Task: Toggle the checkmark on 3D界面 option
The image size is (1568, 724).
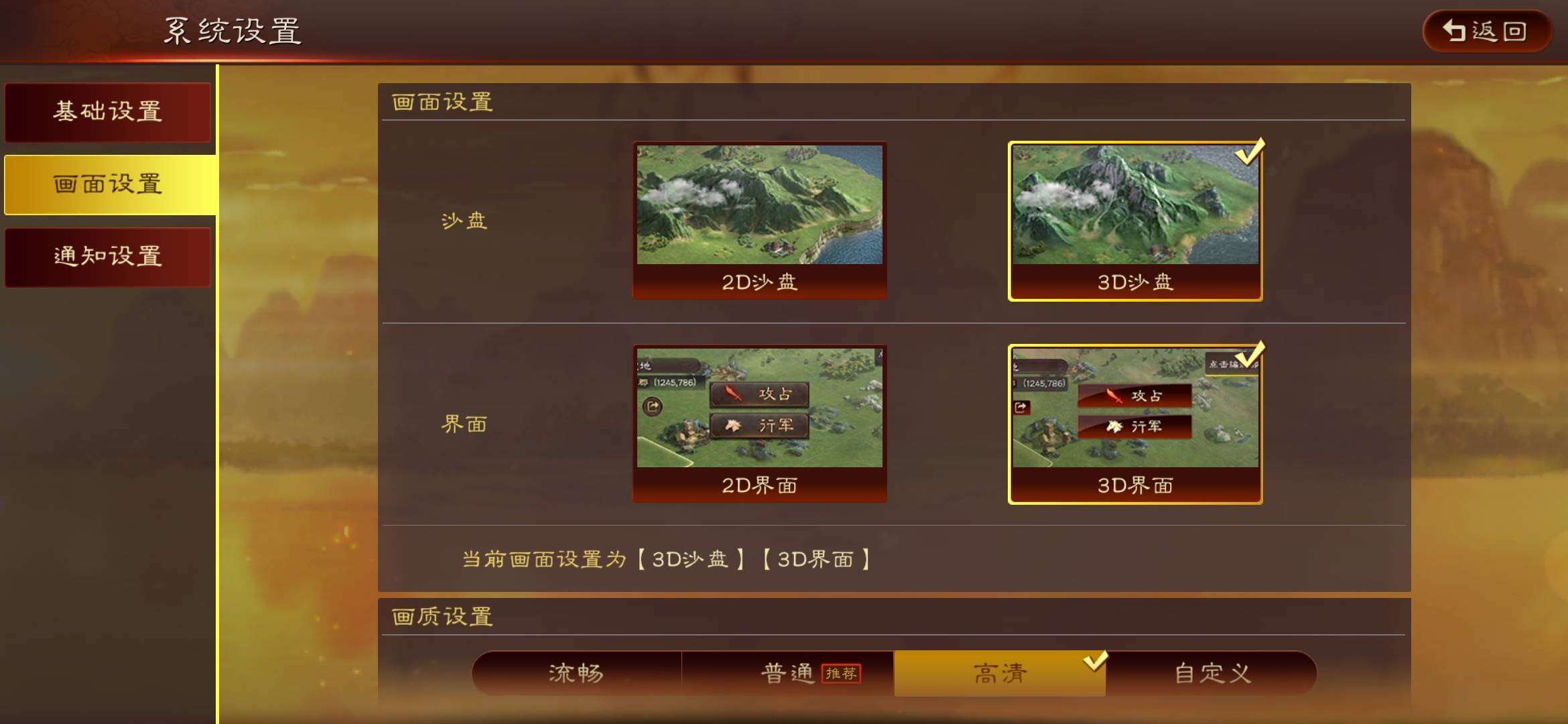Action: click(1246, 355)
